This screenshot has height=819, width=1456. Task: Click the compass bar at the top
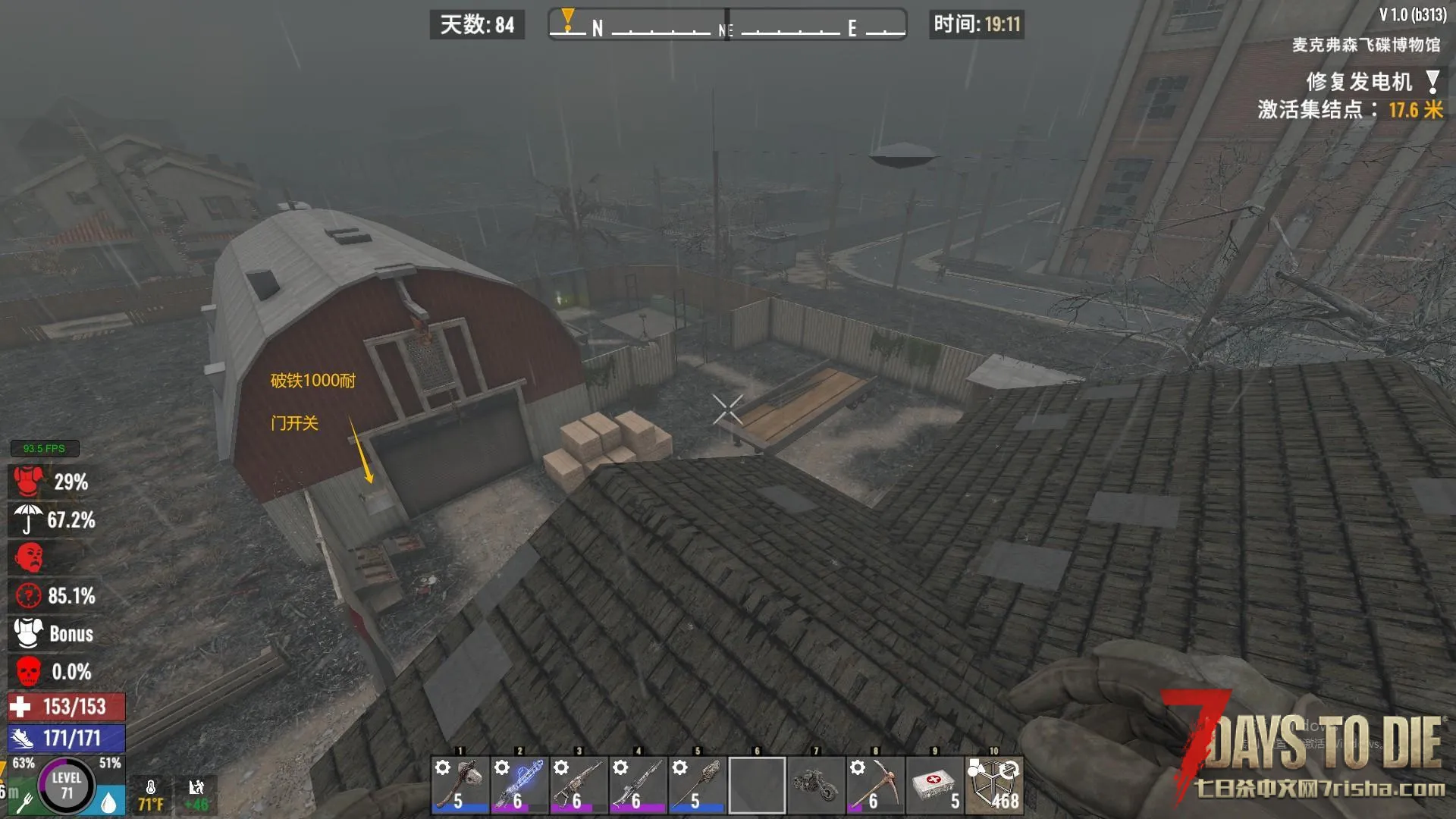click(x=727, y=25)
